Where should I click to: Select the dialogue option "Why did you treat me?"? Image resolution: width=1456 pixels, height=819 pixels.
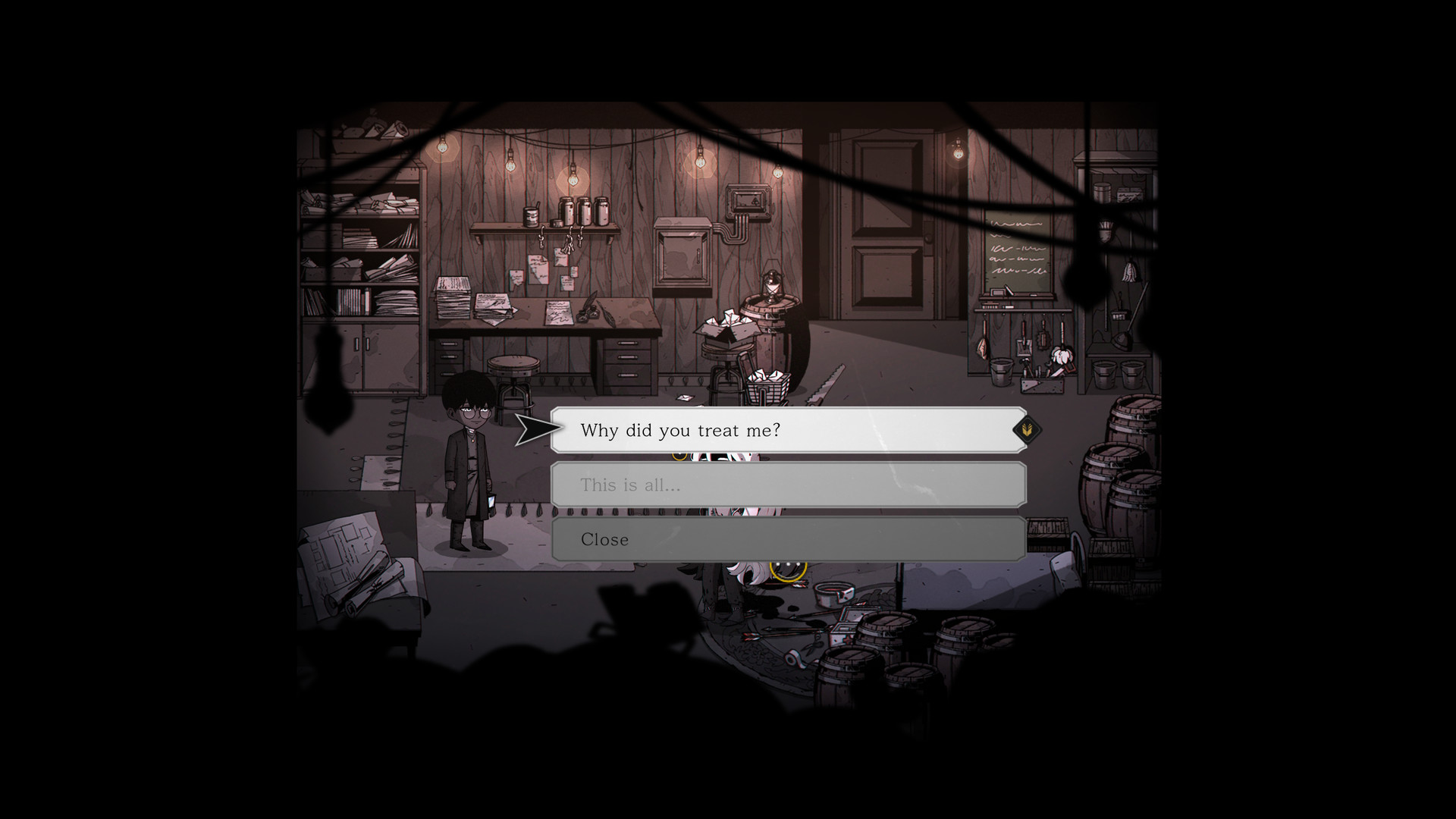(789, 430)
